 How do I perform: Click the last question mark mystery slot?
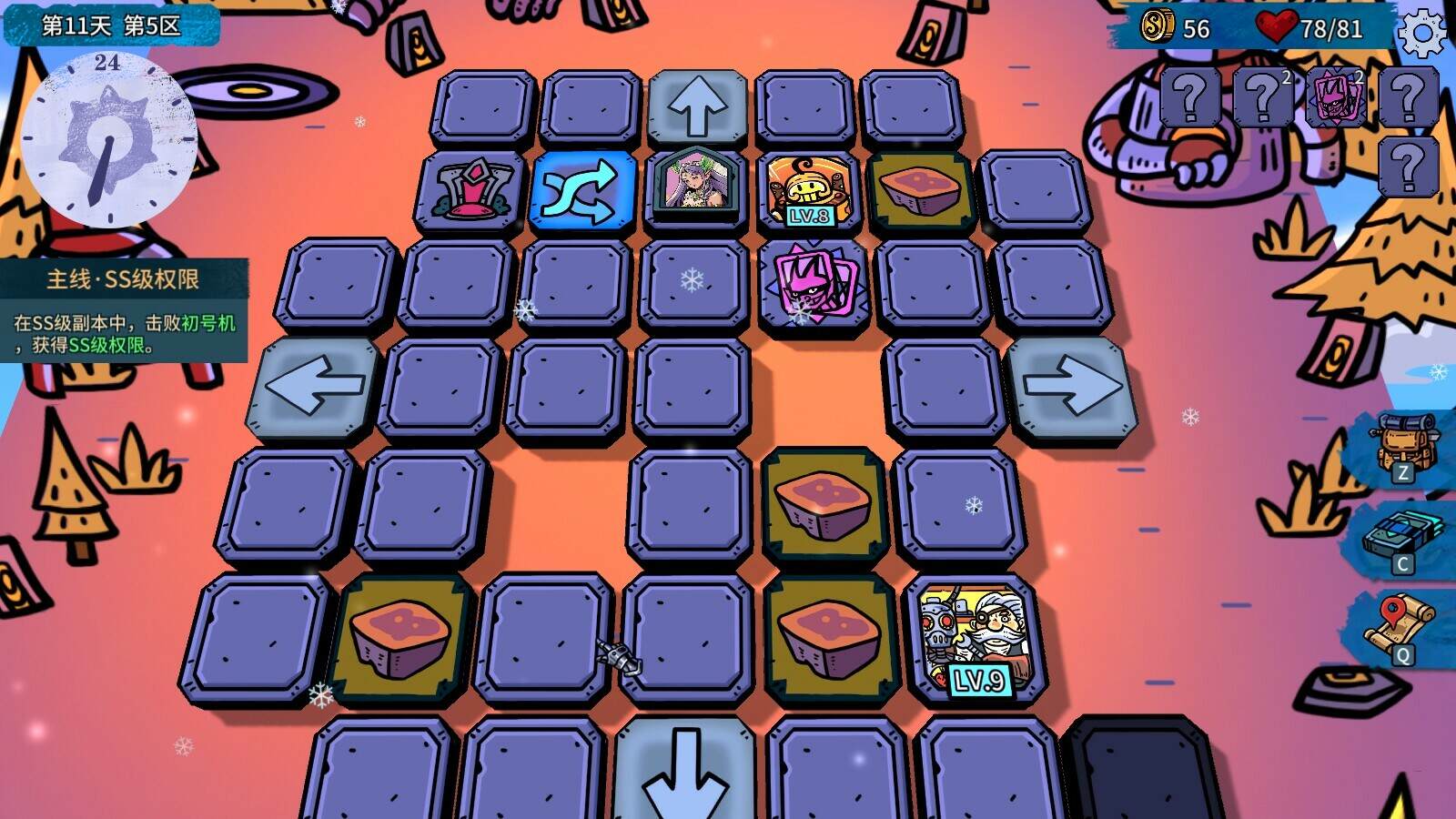(1408, 161)
